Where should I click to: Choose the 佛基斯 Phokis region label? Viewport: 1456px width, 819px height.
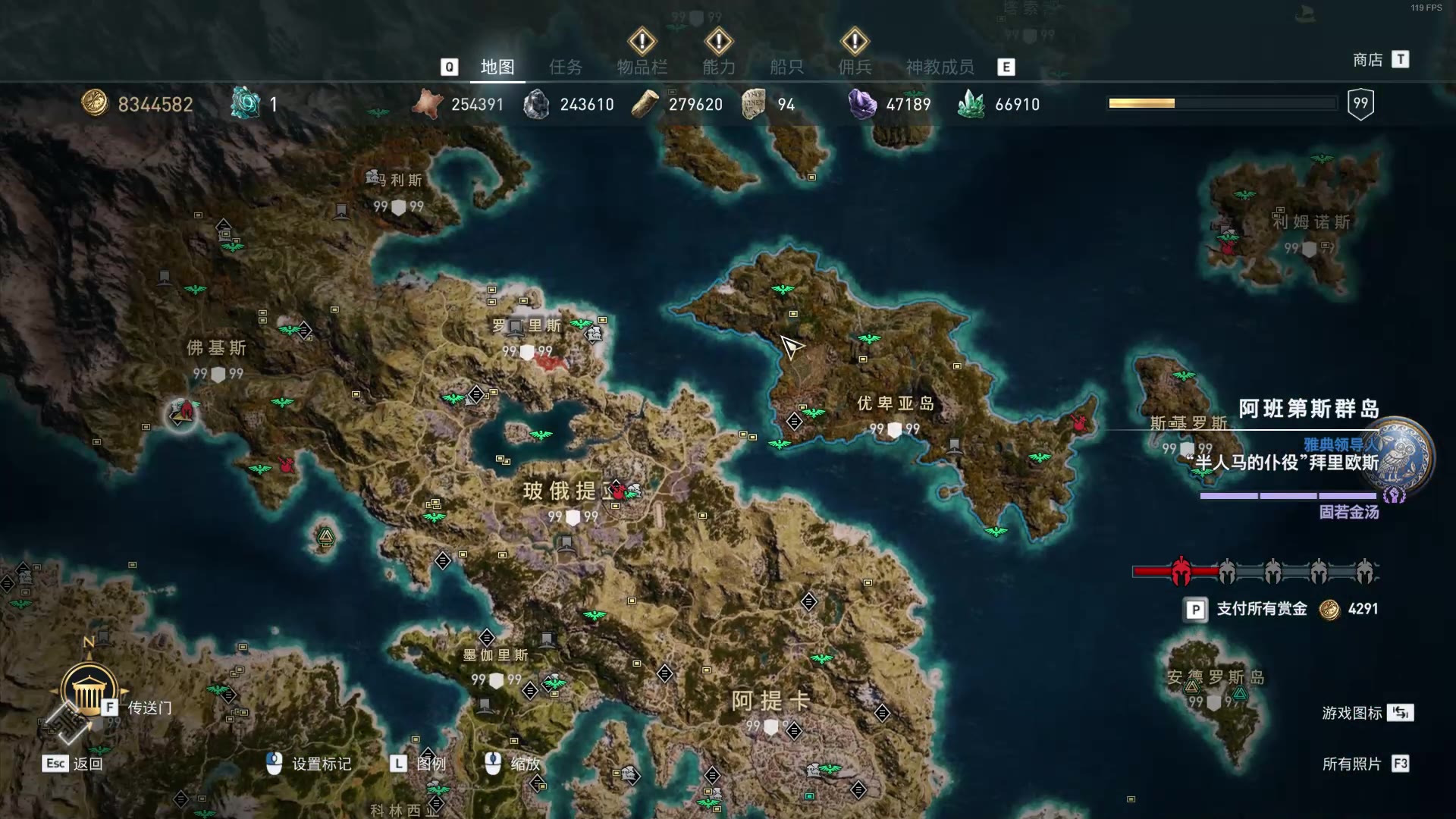[x=216, y=348]
